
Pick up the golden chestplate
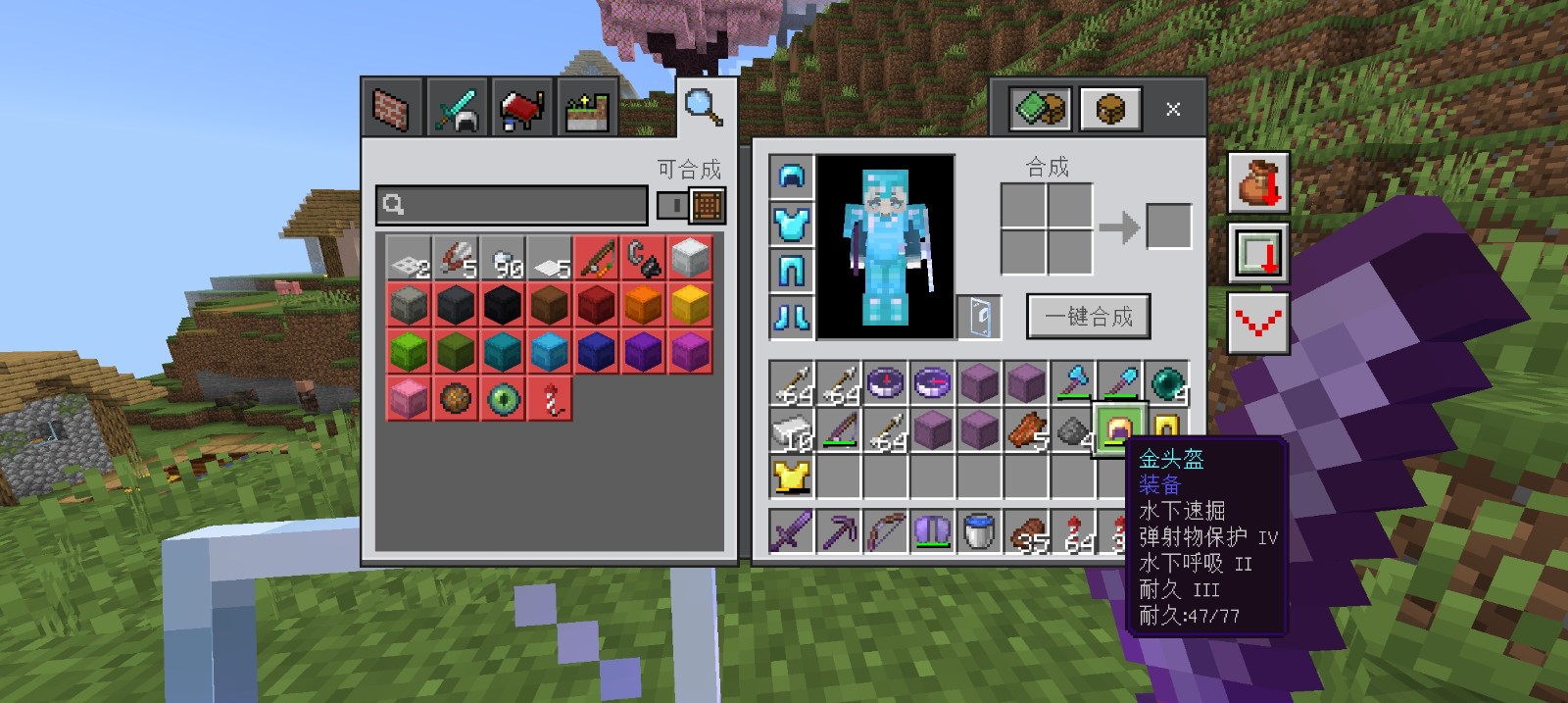[x=792, y=477]
